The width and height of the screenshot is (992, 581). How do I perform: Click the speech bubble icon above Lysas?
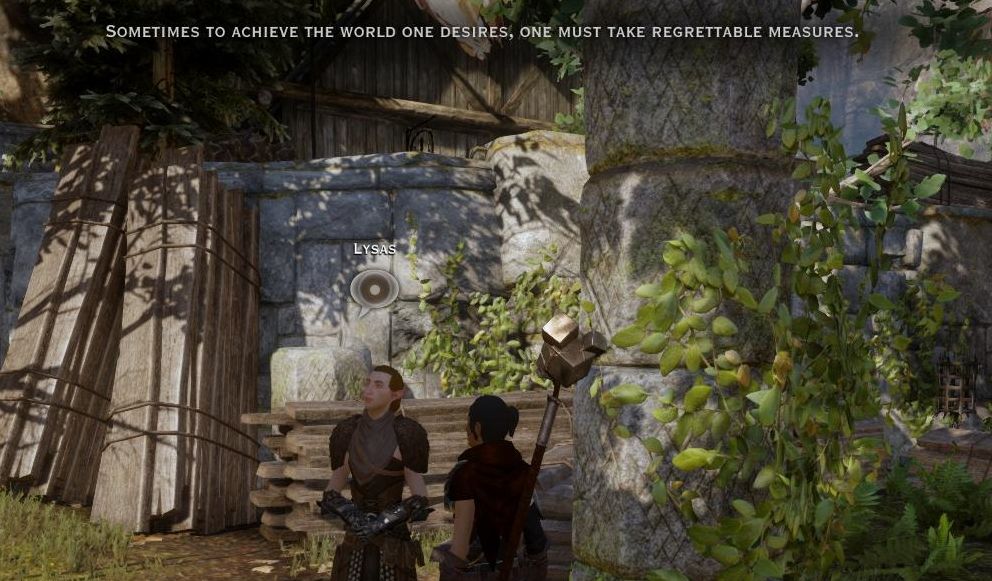[x=374, y=289]
